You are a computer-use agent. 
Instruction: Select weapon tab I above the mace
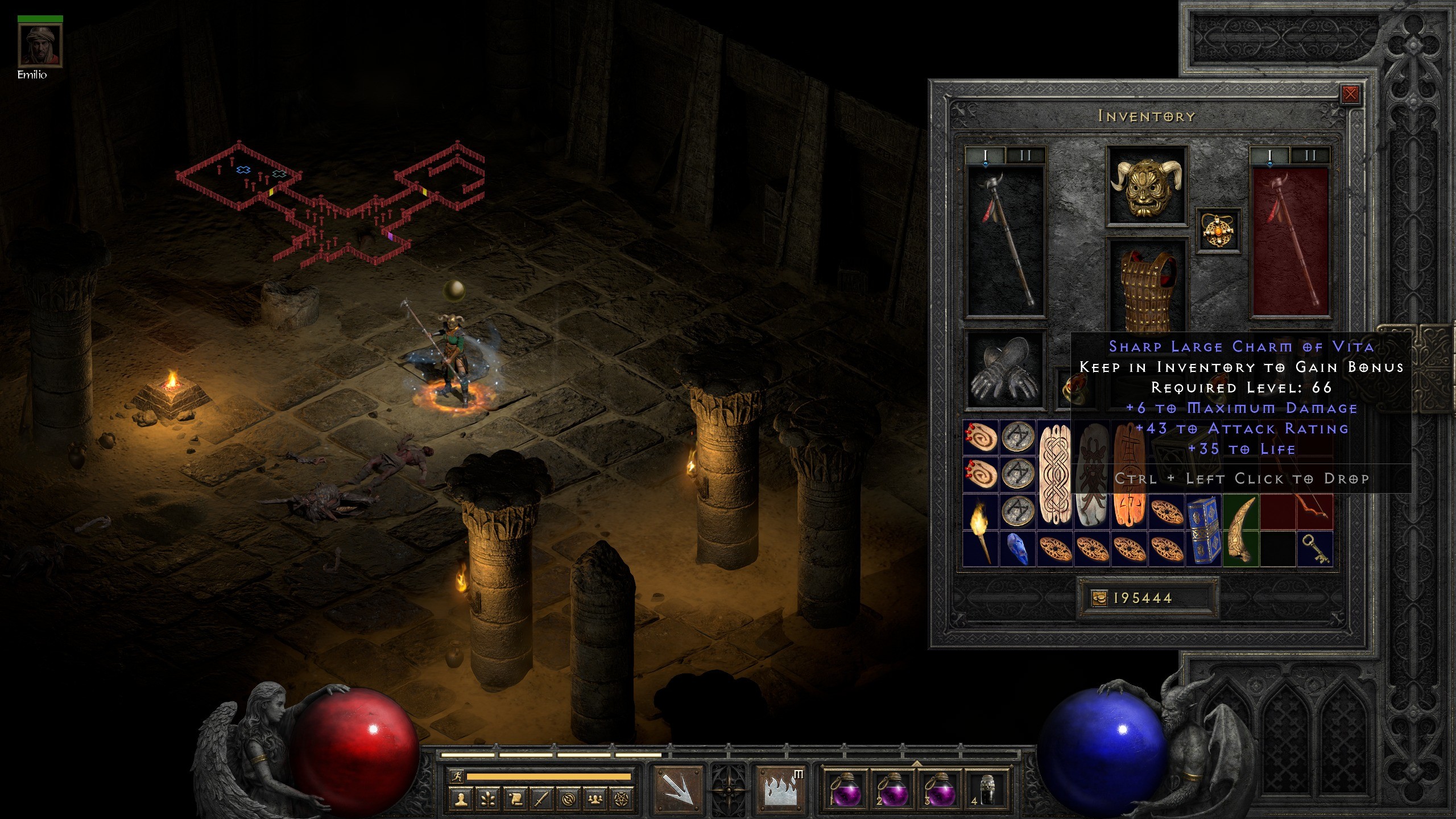(986, 154)
